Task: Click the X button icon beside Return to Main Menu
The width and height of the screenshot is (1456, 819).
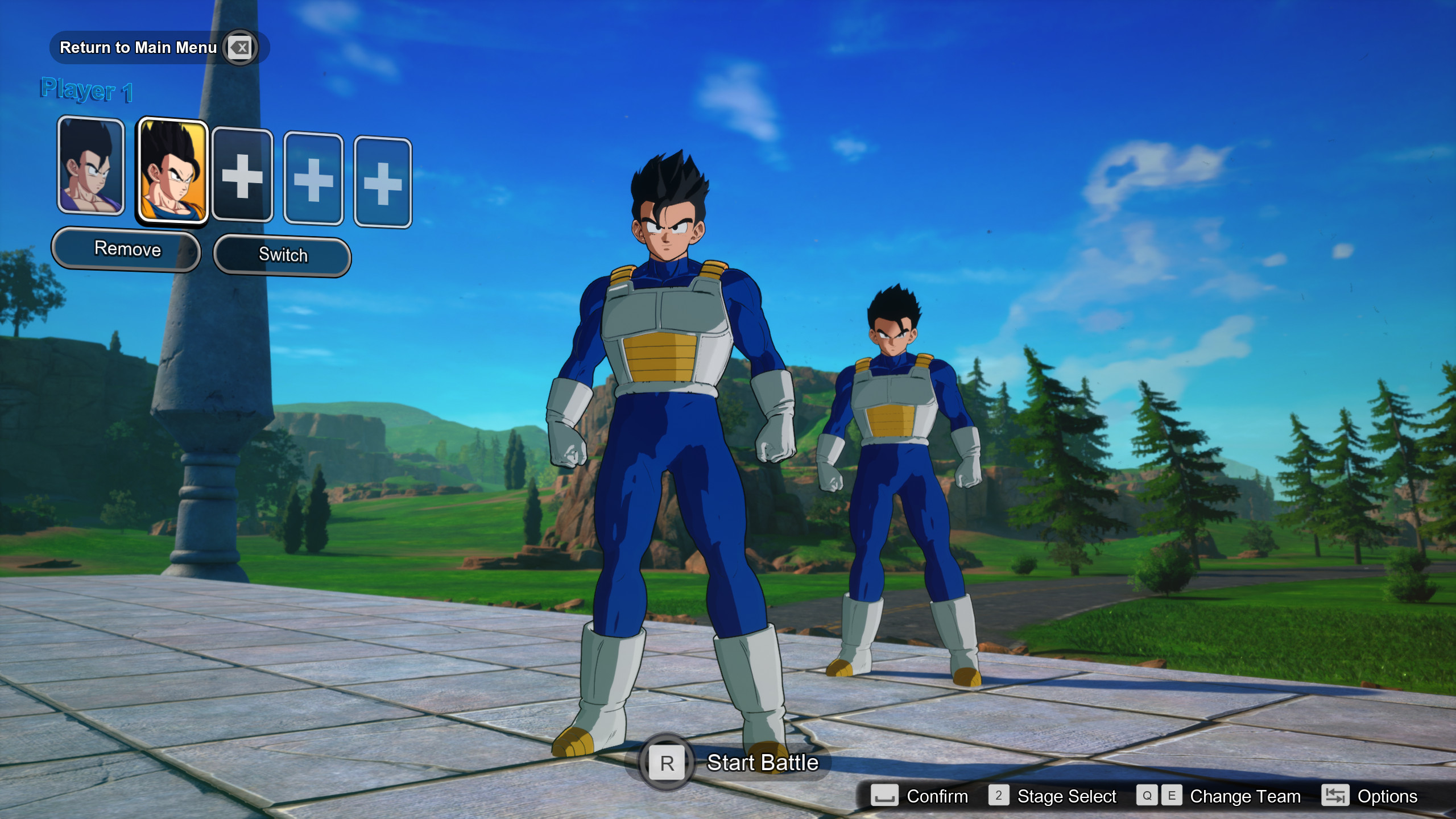Action: pyautogui.click(x=239, y=48)
